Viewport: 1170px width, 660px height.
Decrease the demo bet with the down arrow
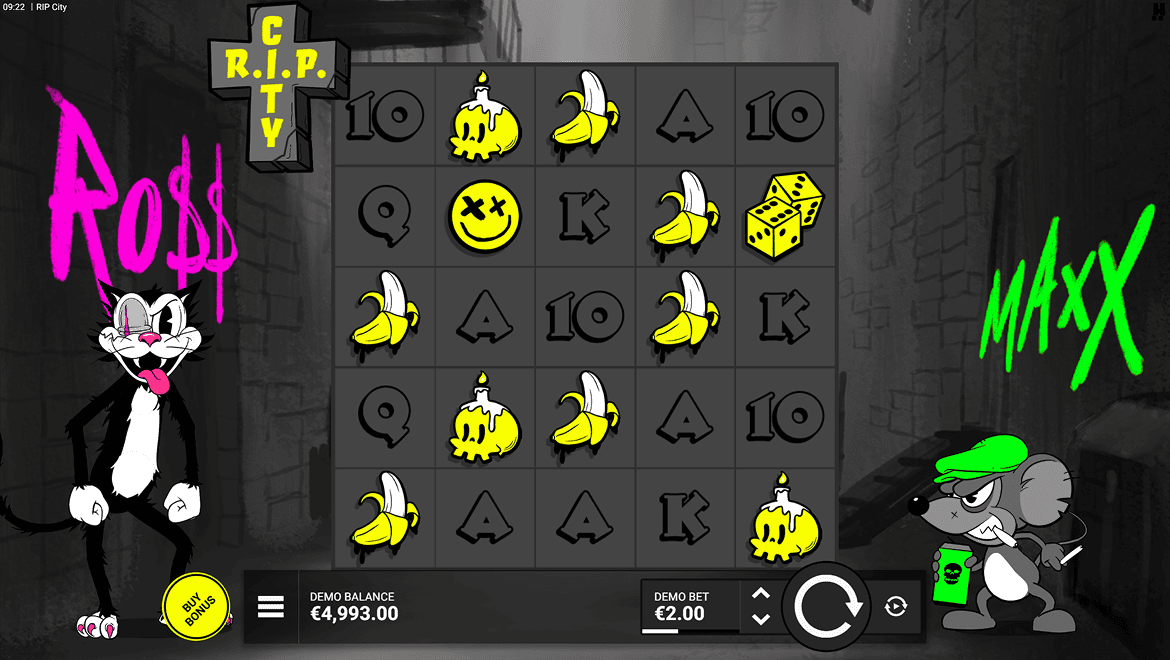(x=761, y=620)
